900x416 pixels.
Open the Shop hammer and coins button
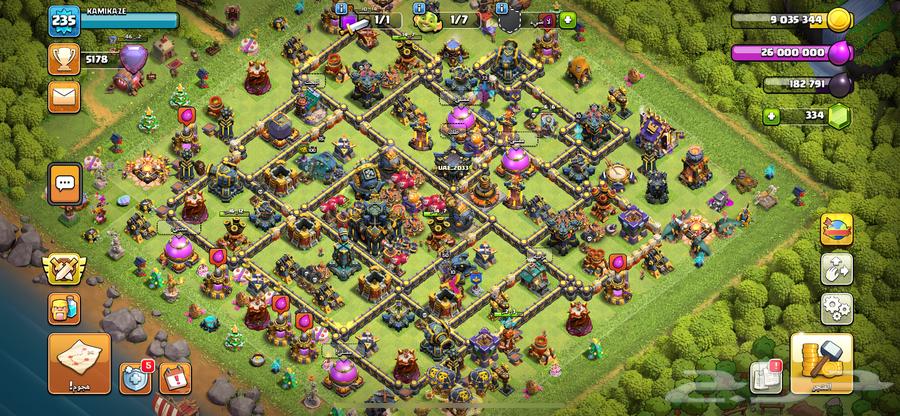pyautogui.click(x=820, y=363)
